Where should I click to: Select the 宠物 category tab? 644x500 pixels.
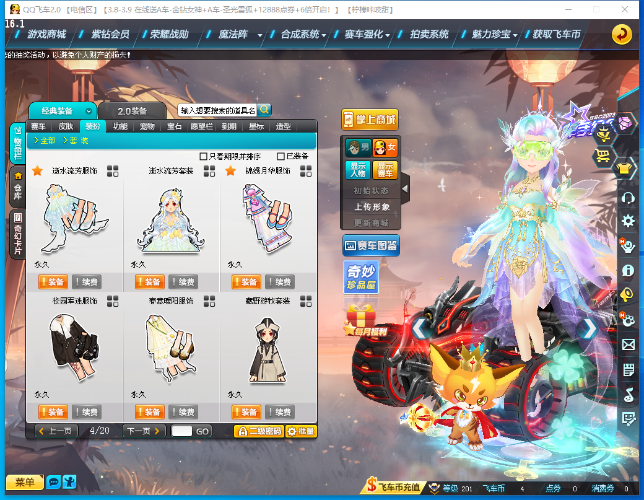(x=147, y=127)
